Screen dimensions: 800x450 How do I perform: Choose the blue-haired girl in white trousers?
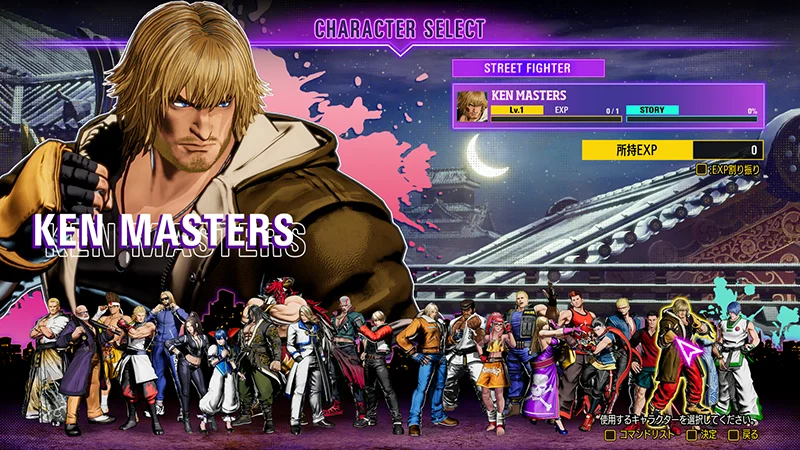[x=219, y=370]
